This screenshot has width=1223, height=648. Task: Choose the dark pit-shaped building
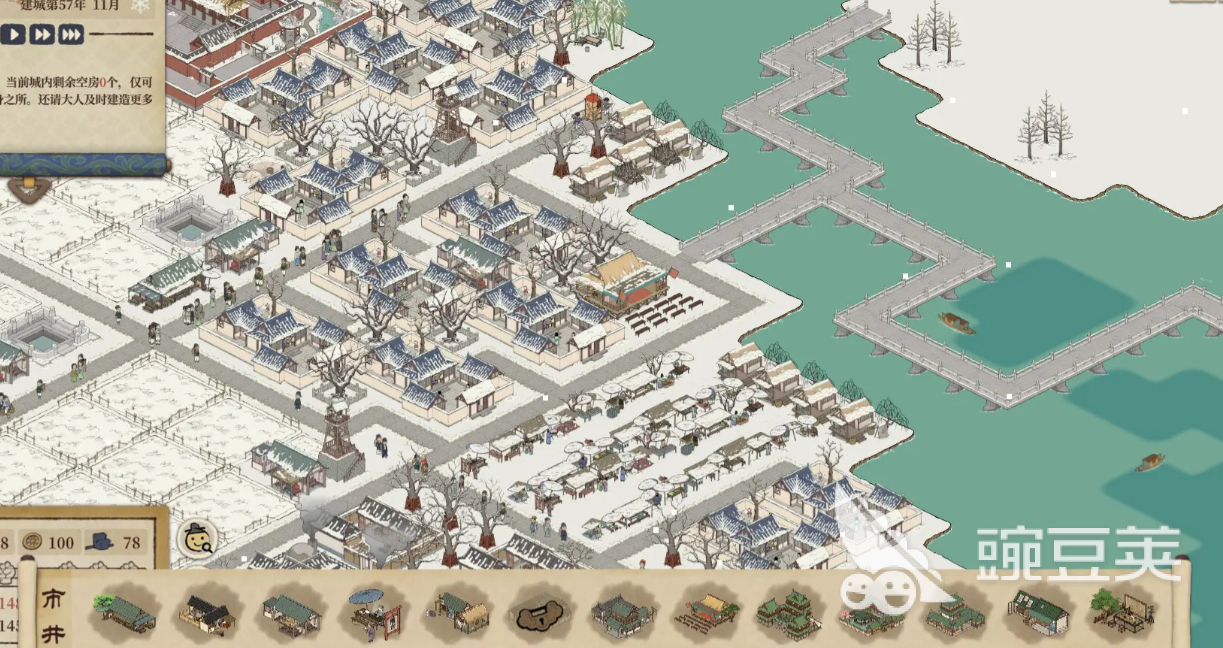click(x=541, y=614)
